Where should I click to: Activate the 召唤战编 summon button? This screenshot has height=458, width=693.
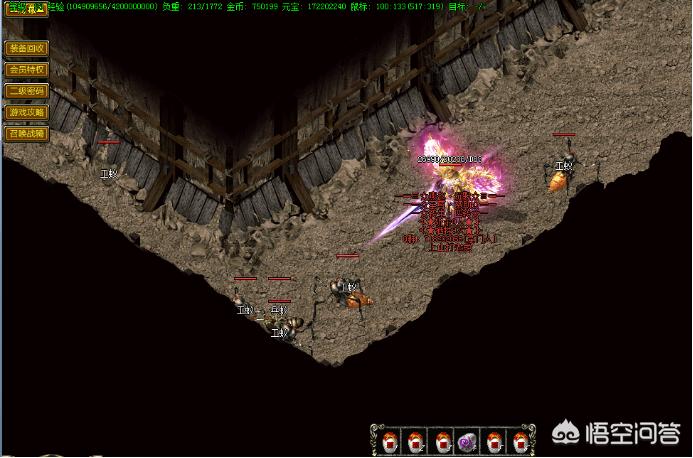point(27,133)
